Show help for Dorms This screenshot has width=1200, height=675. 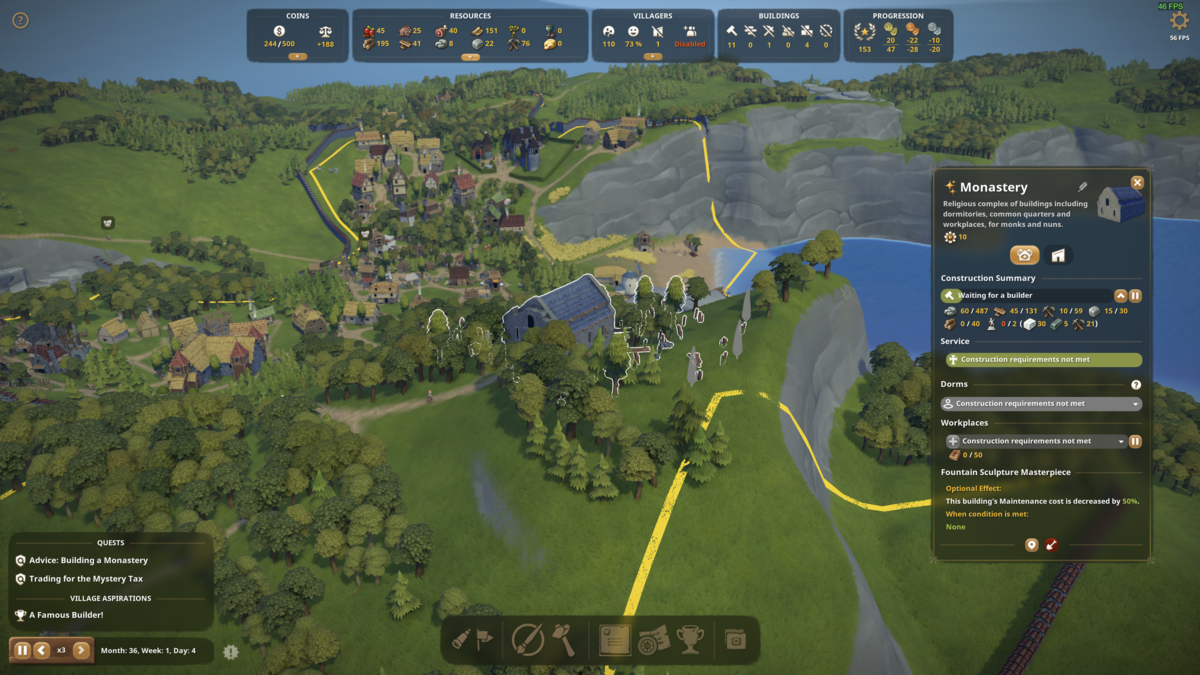[1136, 385]
